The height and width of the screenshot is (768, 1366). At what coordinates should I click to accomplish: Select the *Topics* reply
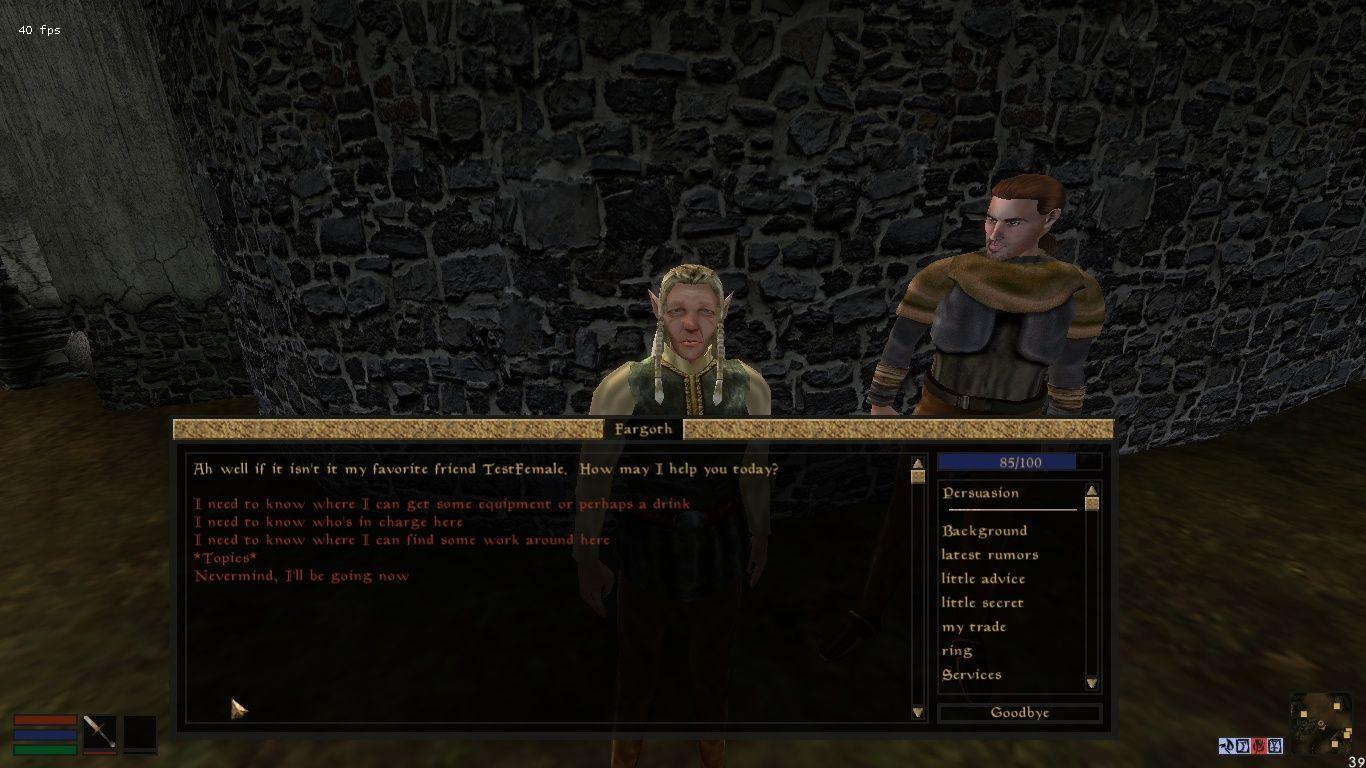click(225, 558)
